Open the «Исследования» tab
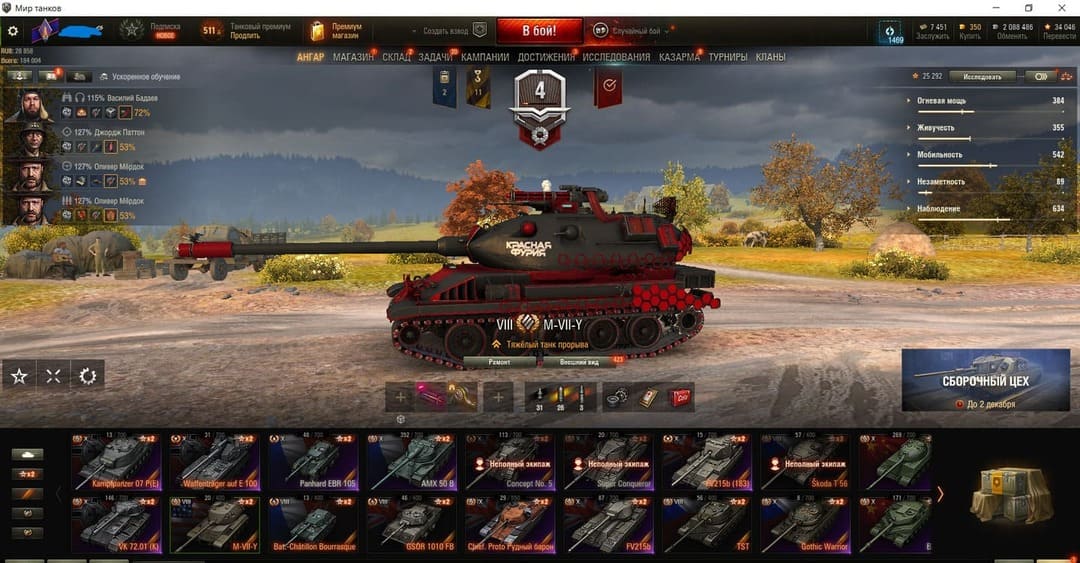 point(616,57)
